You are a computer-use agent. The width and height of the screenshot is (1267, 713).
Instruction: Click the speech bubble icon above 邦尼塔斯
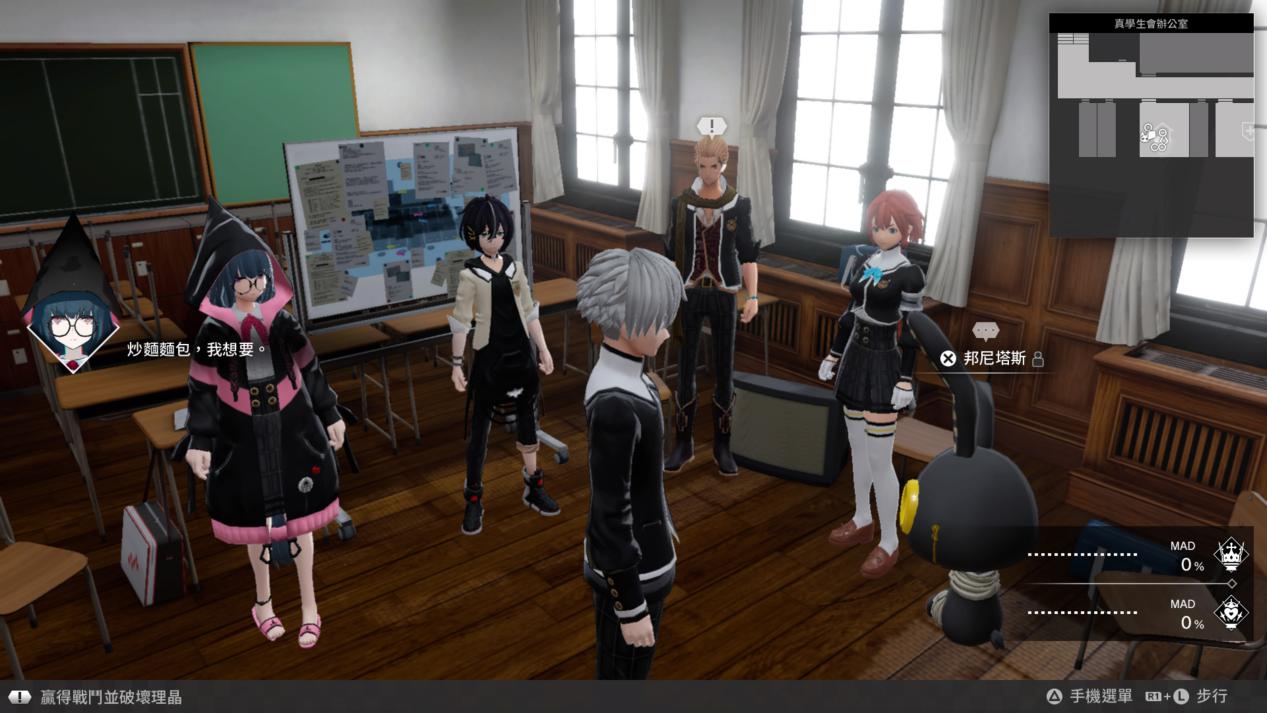click(x=985, y=330)
